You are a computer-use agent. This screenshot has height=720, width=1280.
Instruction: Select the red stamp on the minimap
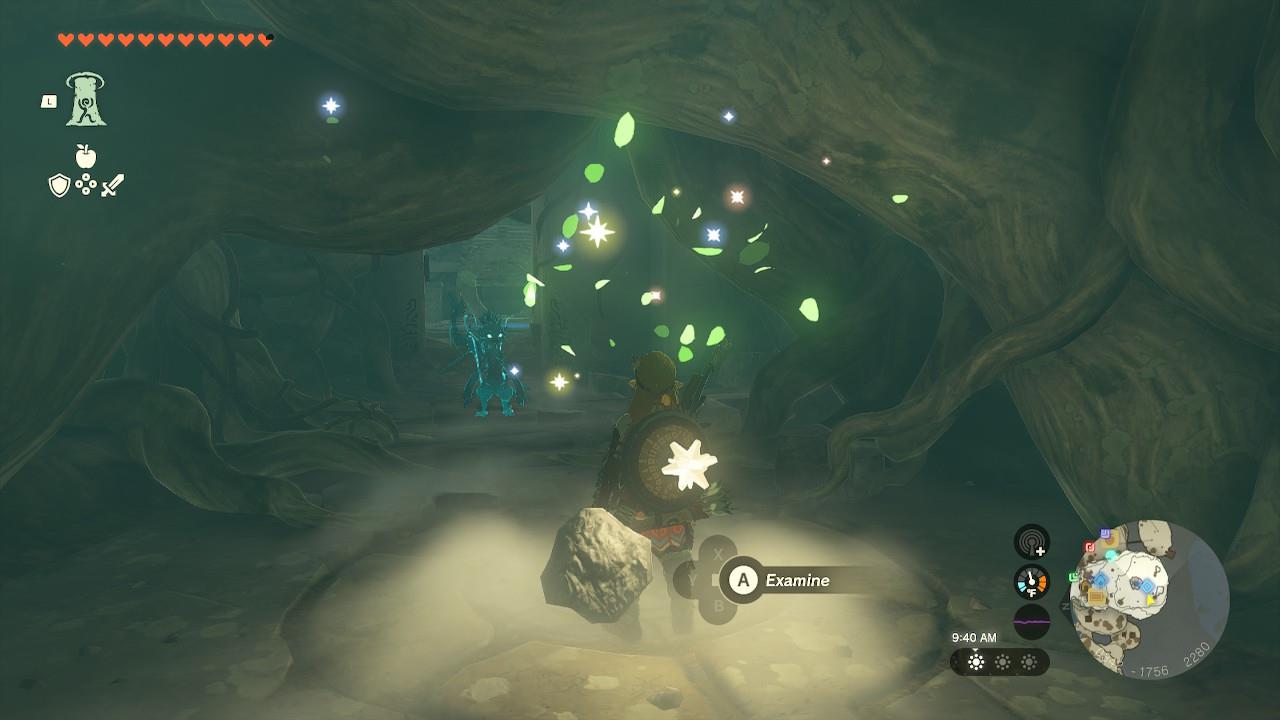click(1090, 547)
